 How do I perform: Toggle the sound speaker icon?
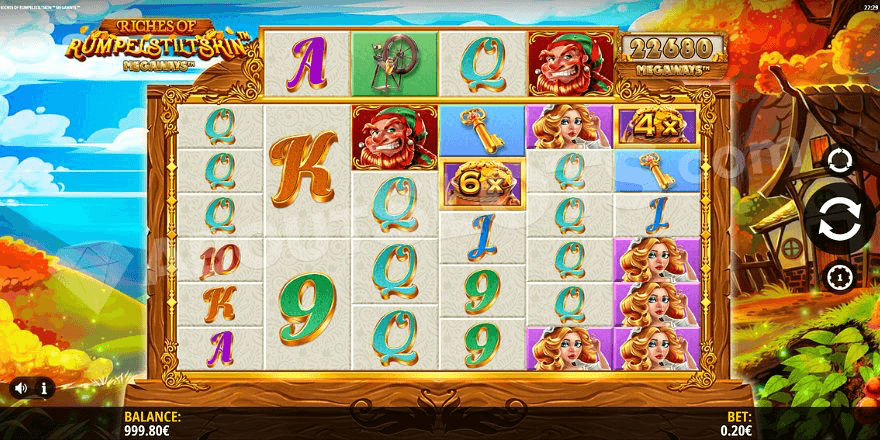coord(19,387)
